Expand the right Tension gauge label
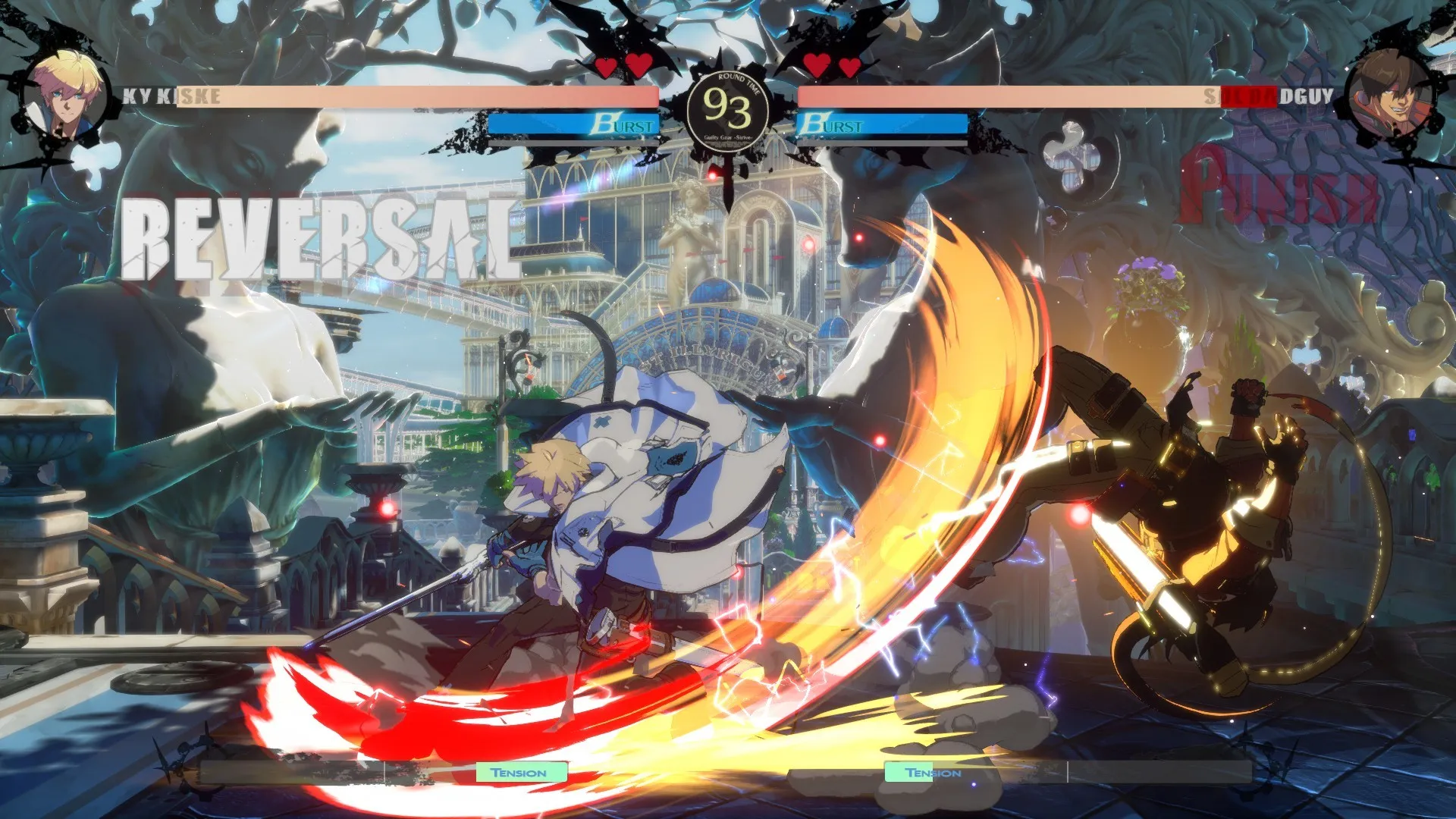This screenshot has height=819, width=1456. pos(932,772)
